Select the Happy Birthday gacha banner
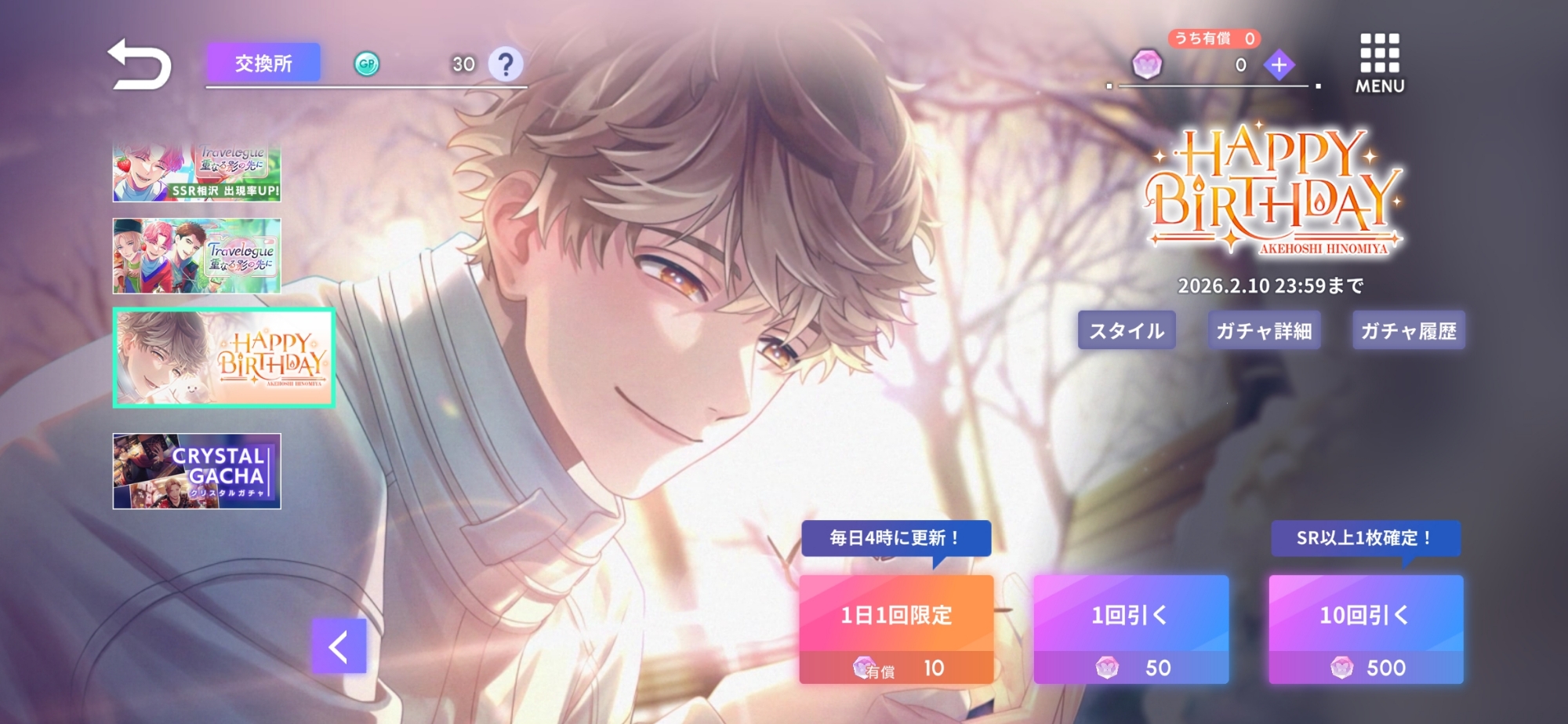The image size is (1568, 724). 224,358
